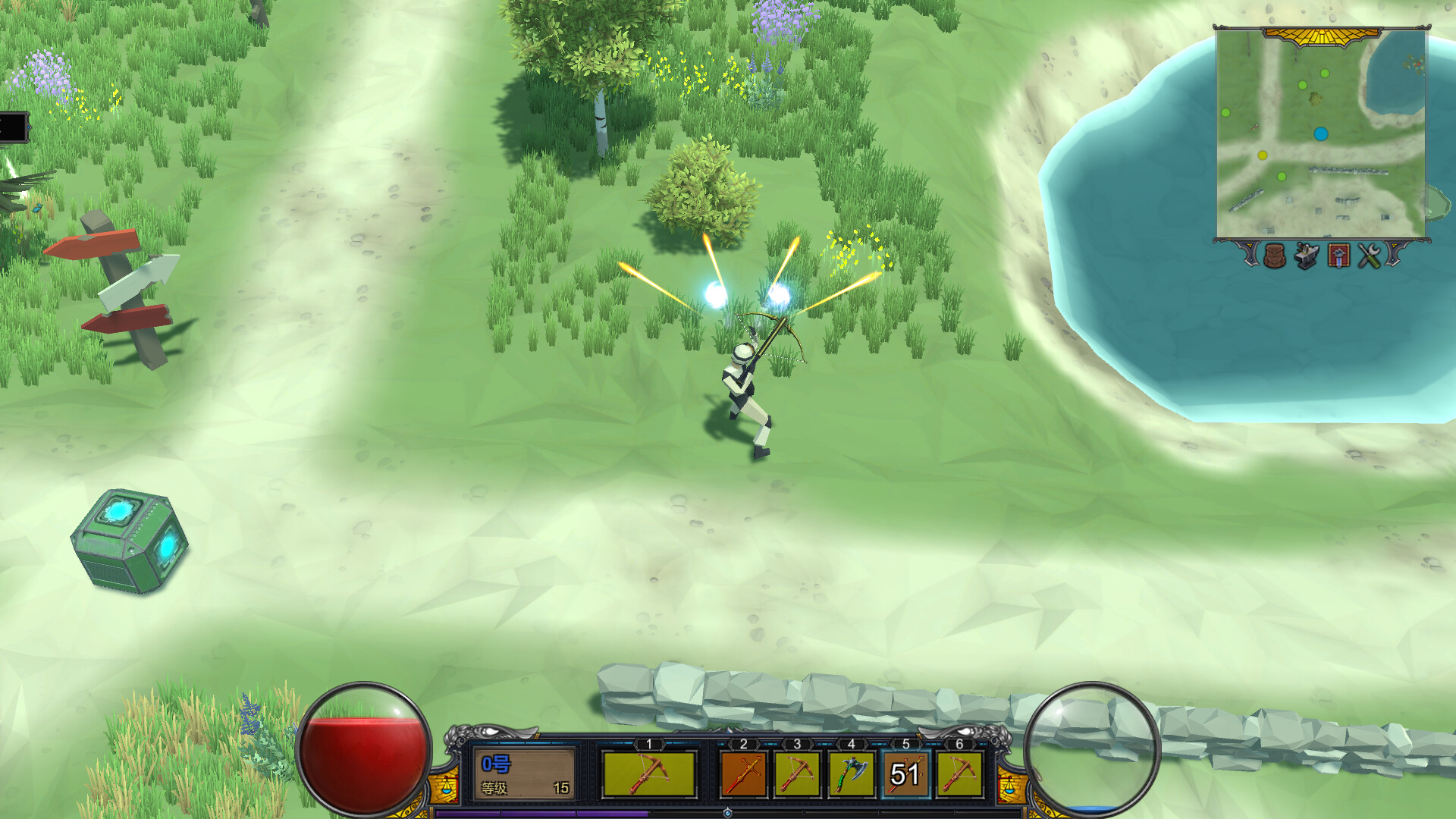Viewport: 1456px width, 819px height.
Task: Open the red skill book icon under the minimap
Action: click(1339, 256)
